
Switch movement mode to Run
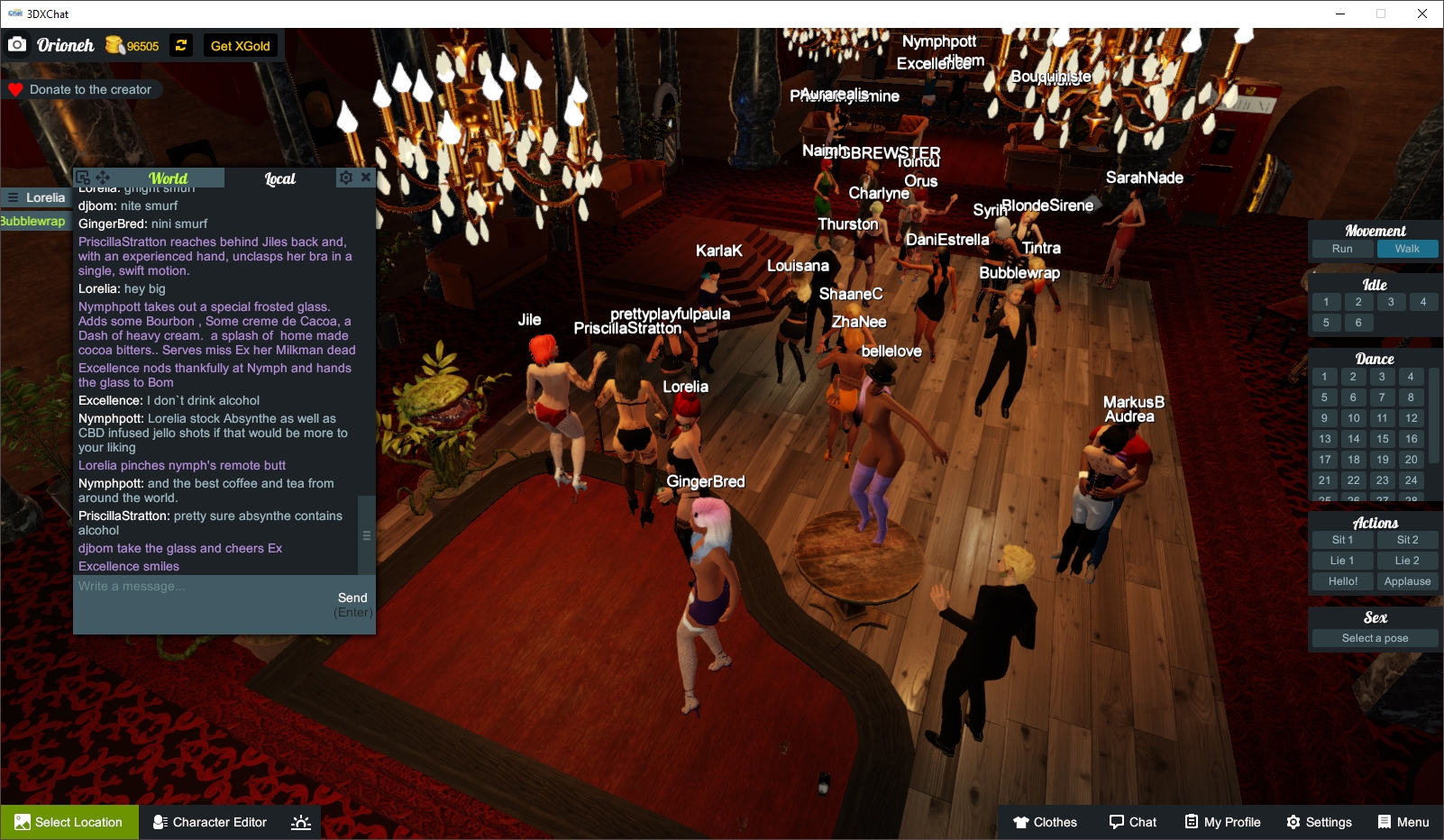(x=1342, y=248)
